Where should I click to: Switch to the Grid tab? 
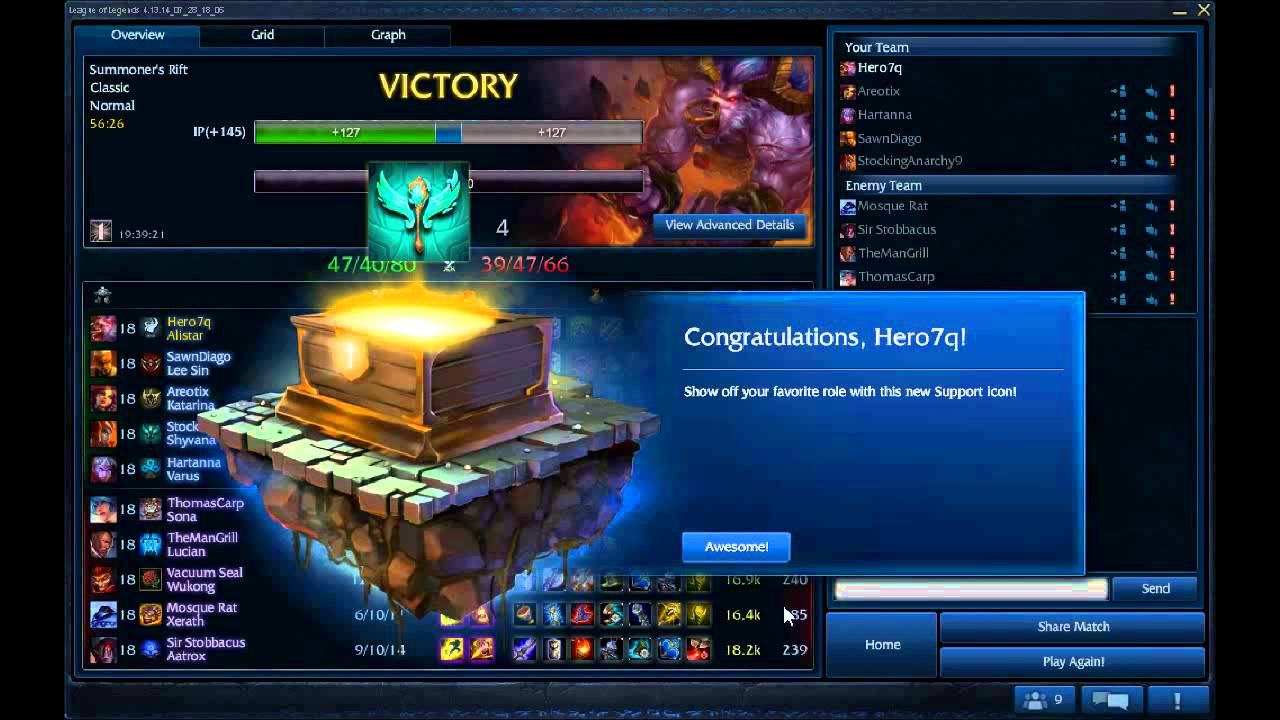click(262, 35)
